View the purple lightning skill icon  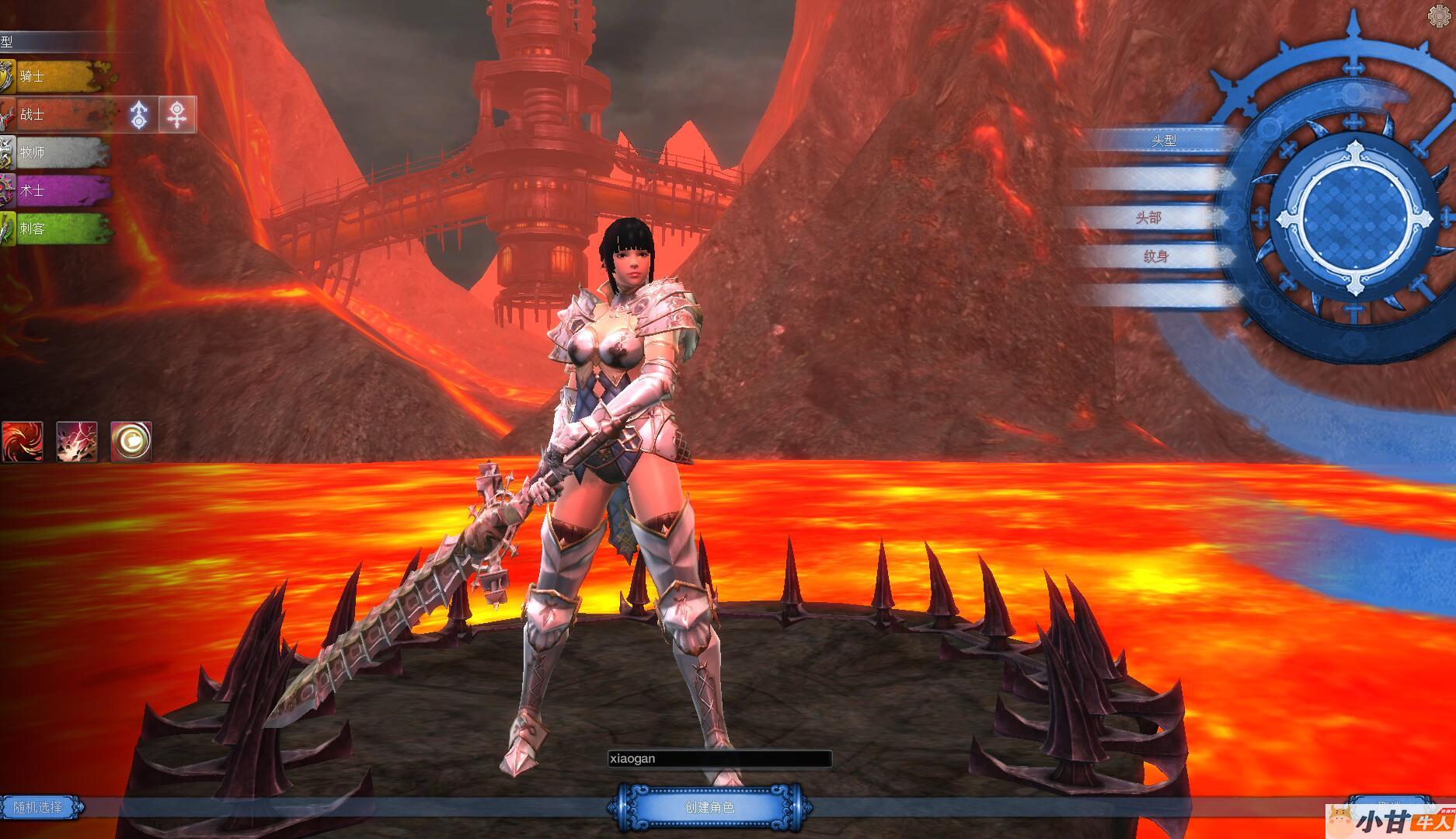click(x=77, y=442)
